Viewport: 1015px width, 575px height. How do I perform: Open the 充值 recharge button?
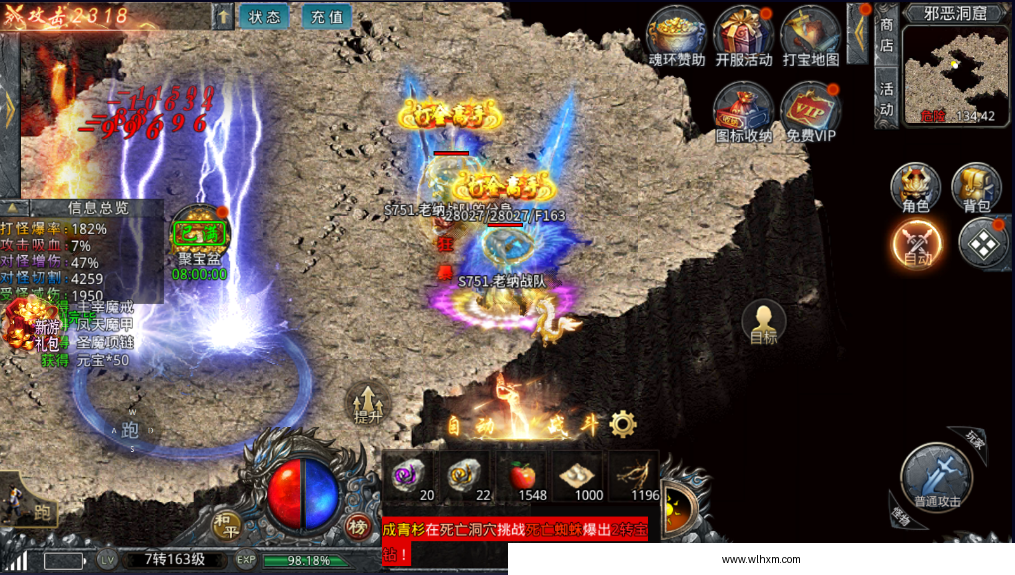coord(326,16)
